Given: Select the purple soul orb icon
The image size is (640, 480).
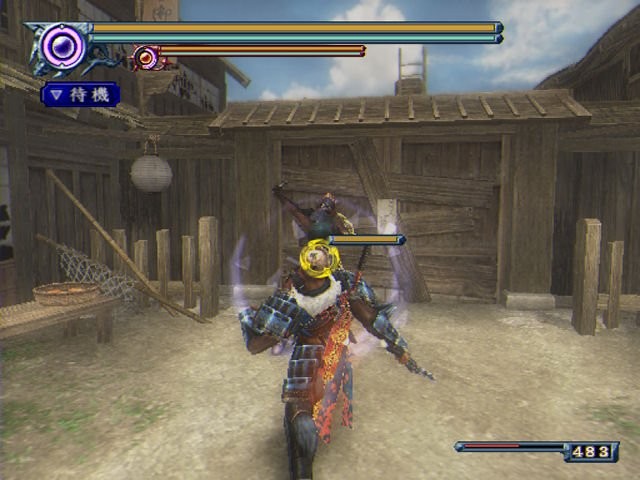Looking at the screenshot, I should [63, 45].
